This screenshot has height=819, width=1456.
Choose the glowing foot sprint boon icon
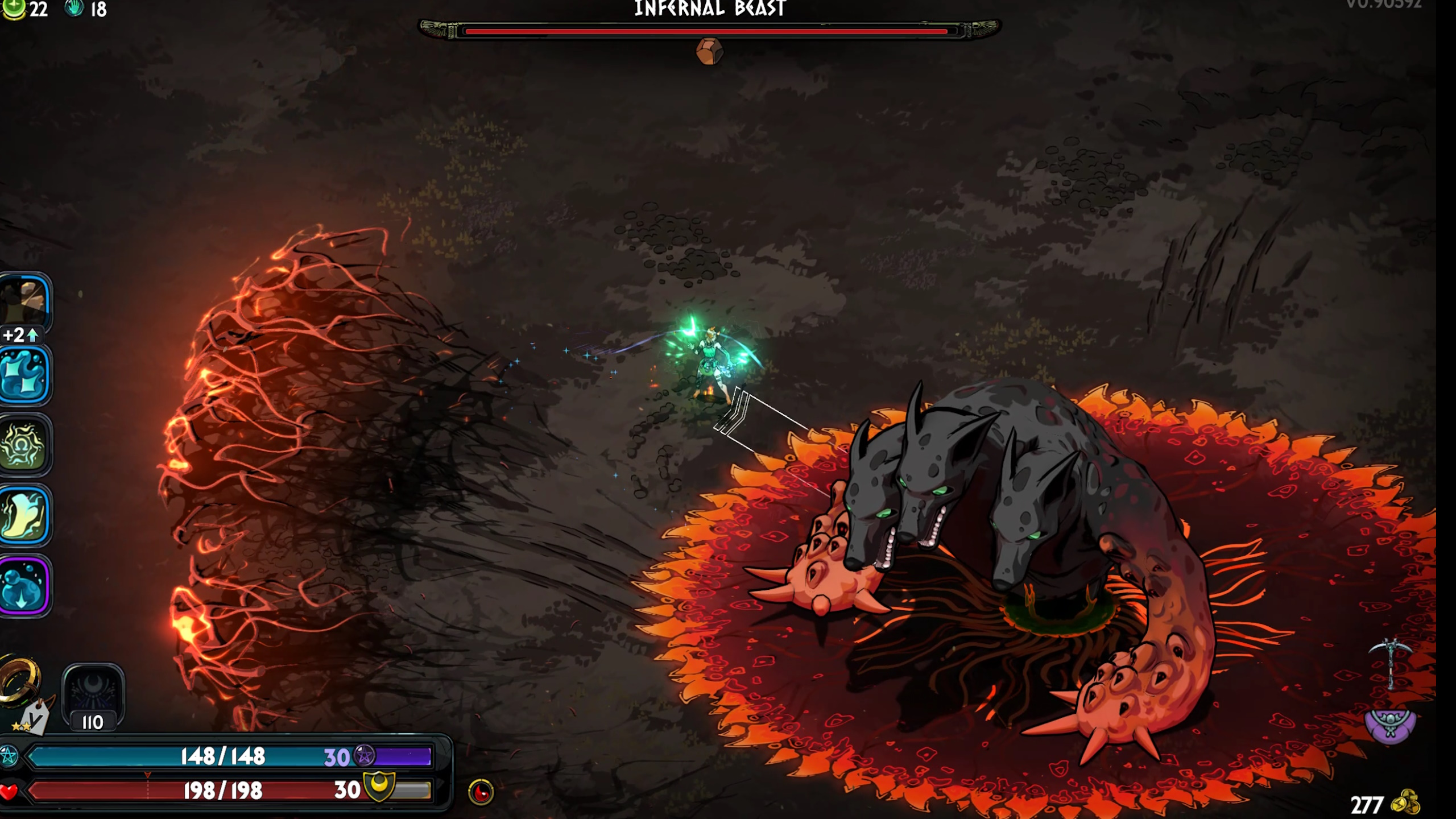click(24, 515)
